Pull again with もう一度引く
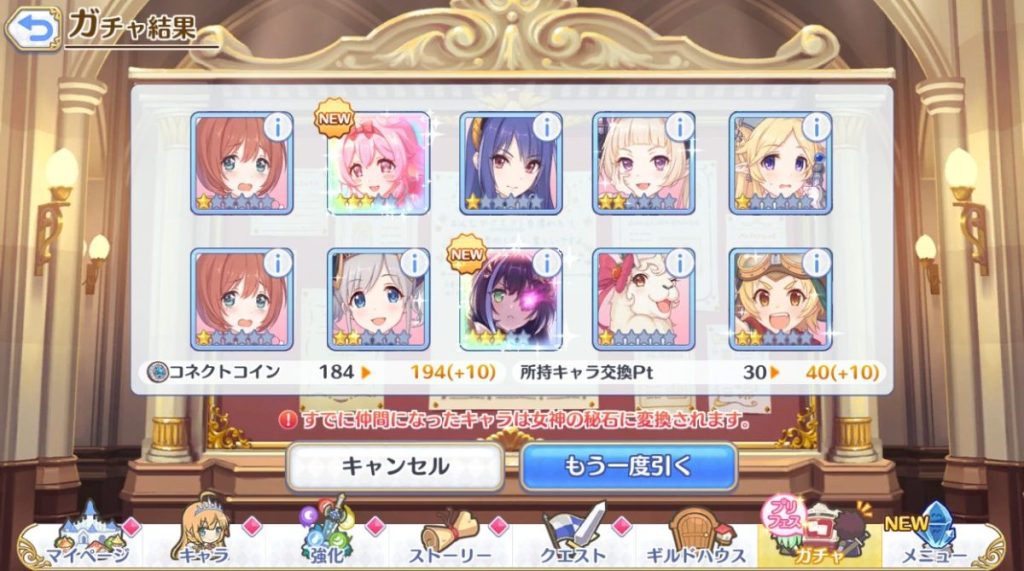Screen dimensions: 1024x571 click(628, 466)
